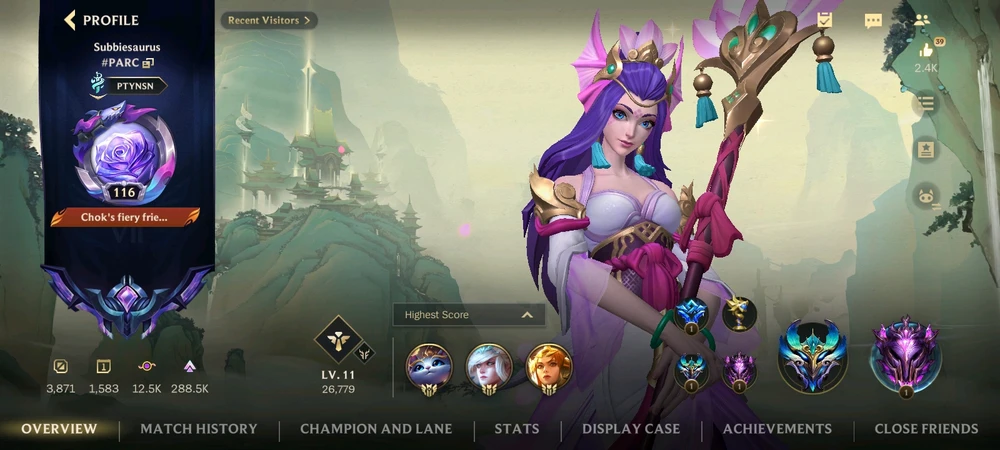The width and height of the screenshot is (1000, 450).
Task: View the Stats tab
Action: point(517,429)
